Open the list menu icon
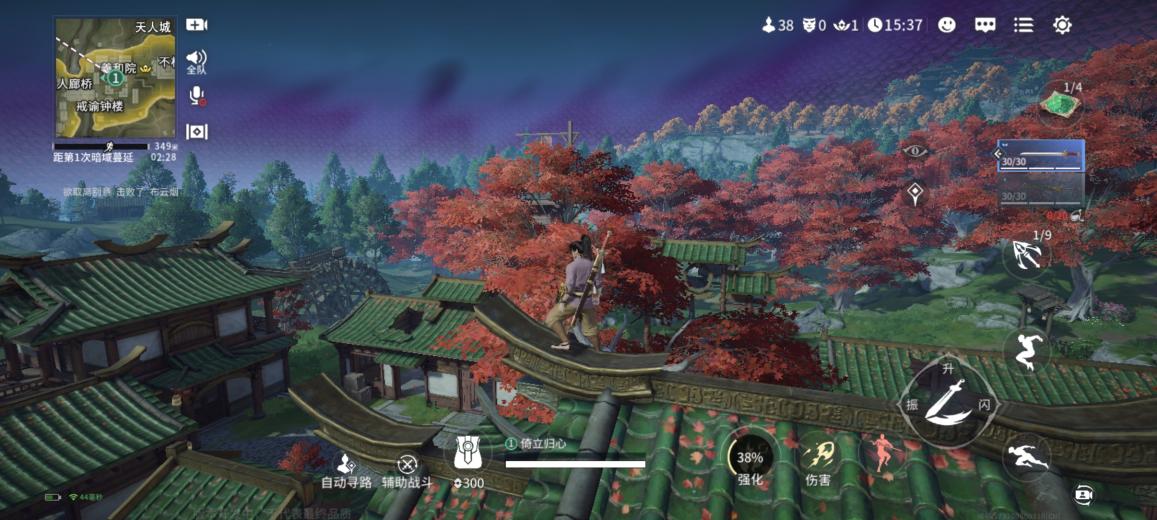 (1023, 25)
